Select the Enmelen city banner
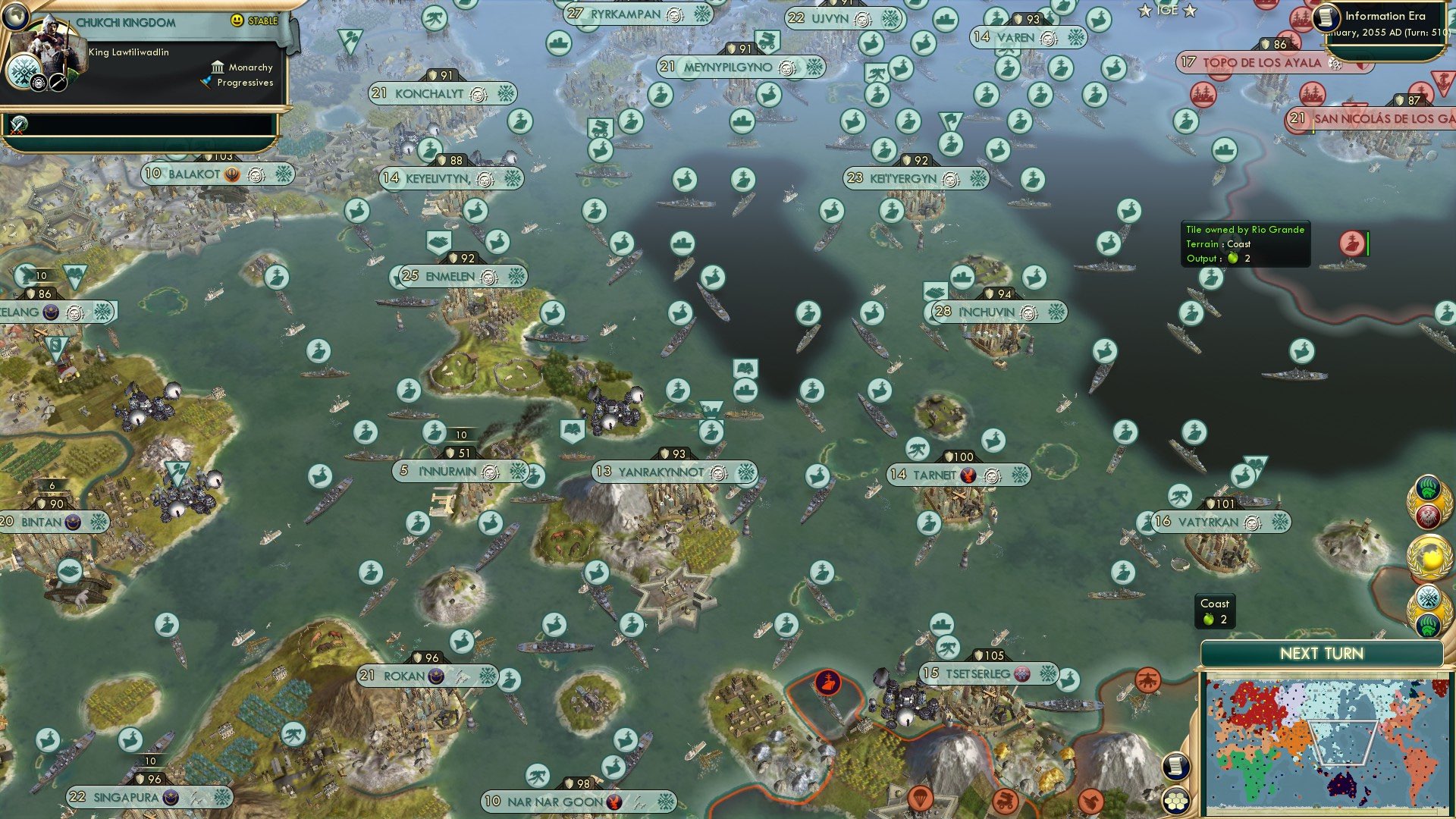This screenshot has height=819, width=1456. [x=459, y=277]
